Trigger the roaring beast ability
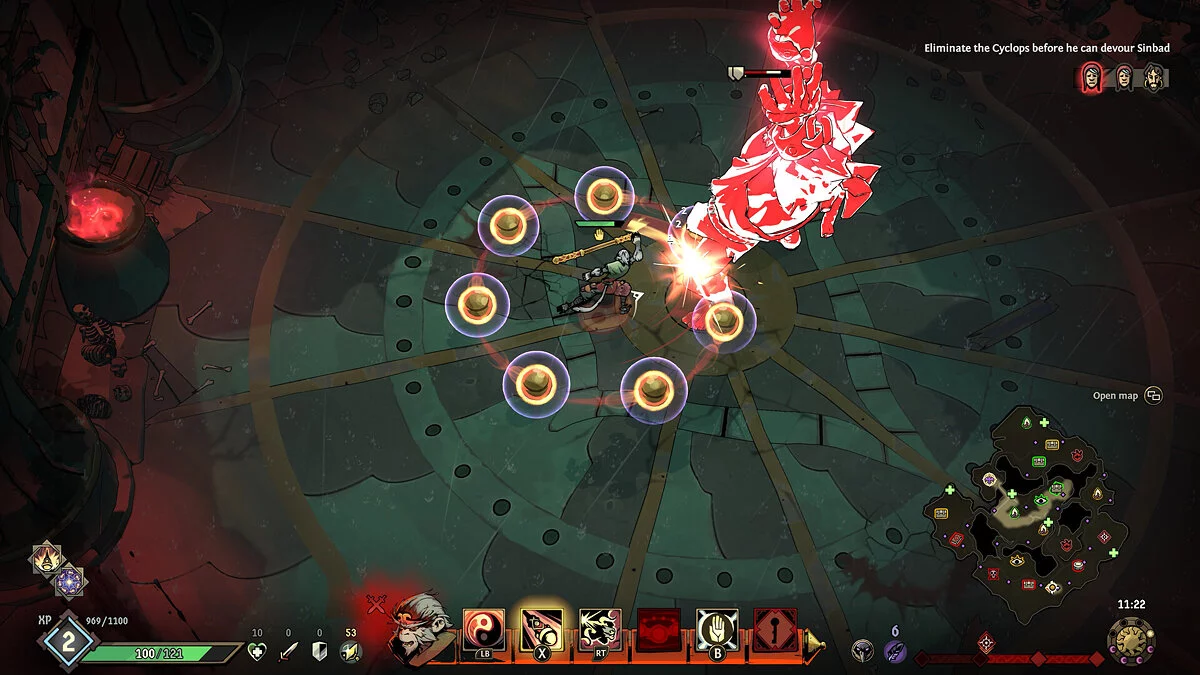1200x675 pixels. 600,630
